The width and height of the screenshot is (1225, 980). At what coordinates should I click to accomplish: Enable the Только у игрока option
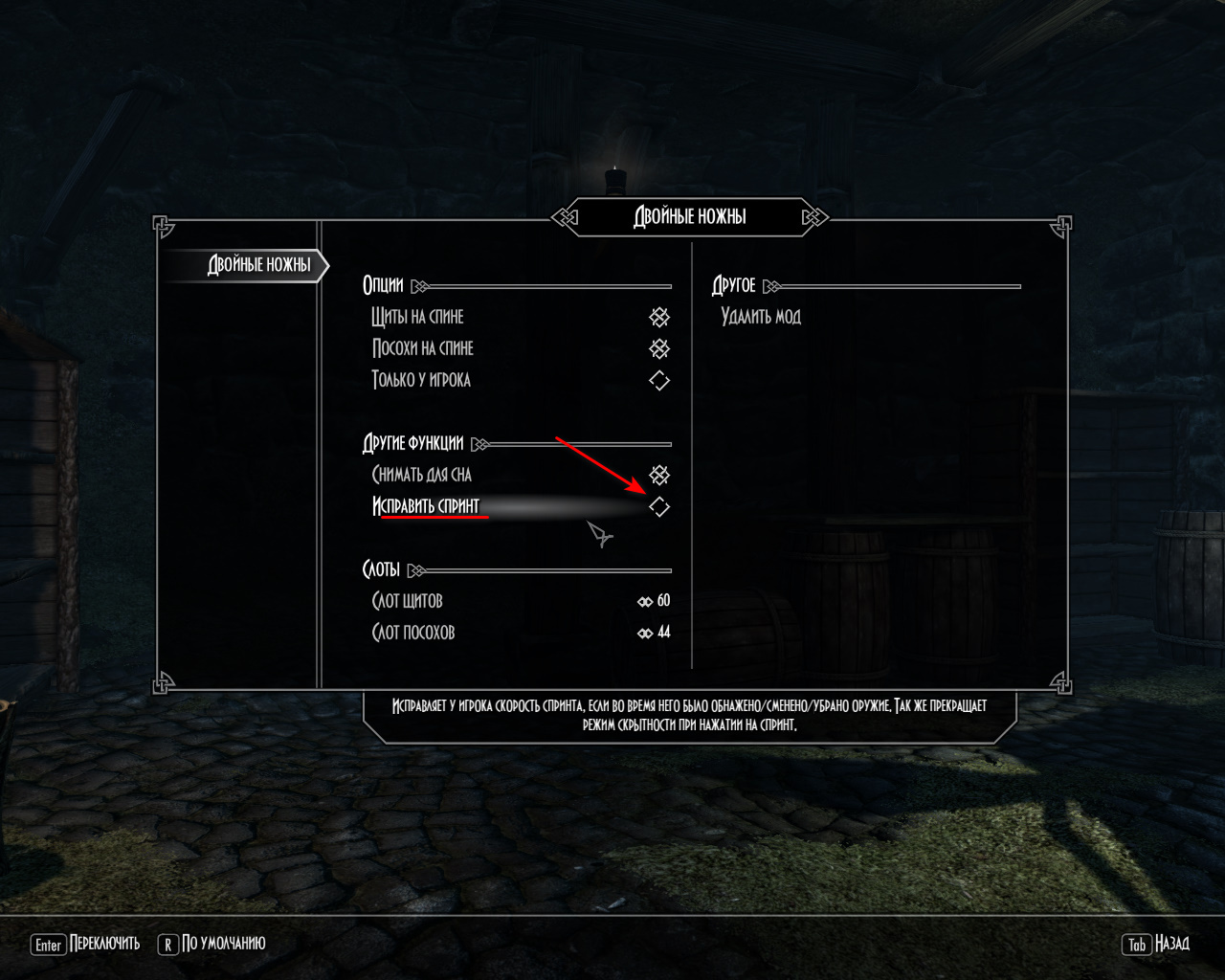[x=659, y=380]
